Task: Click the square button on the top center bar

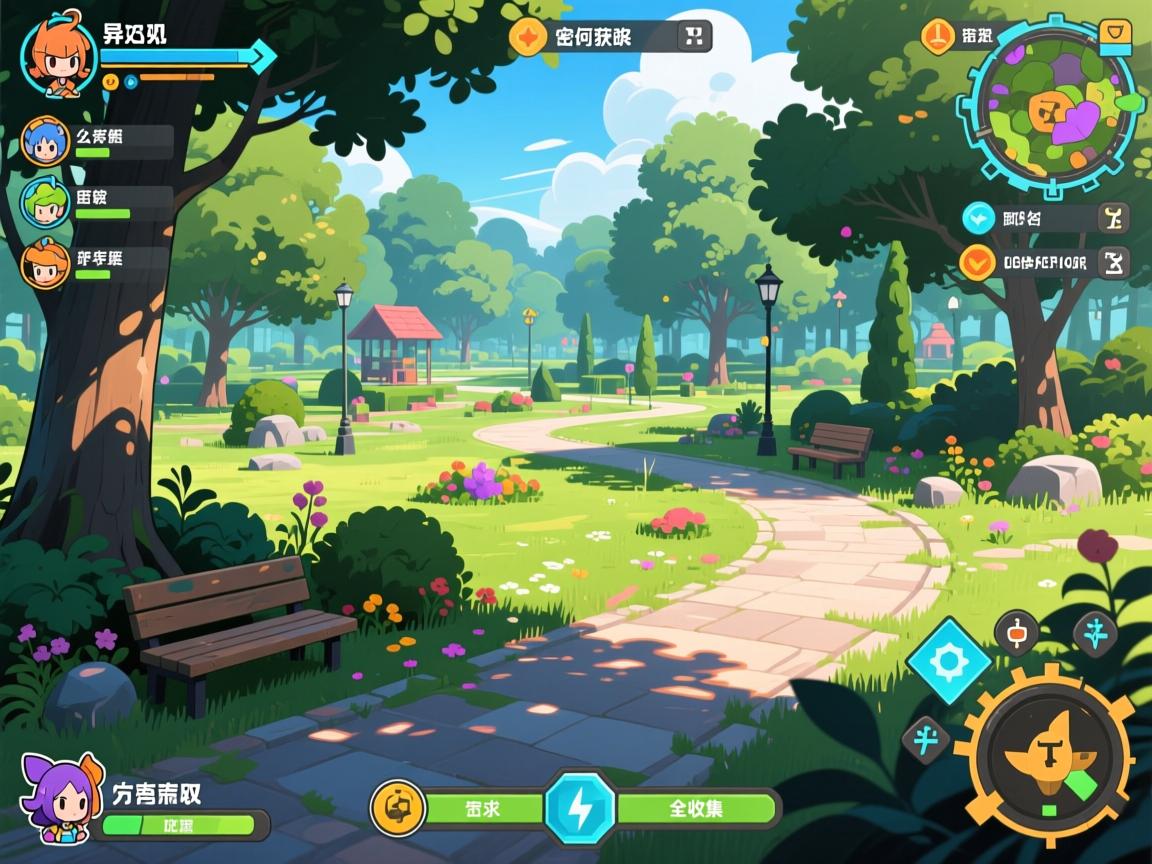Action: point(694,37)
